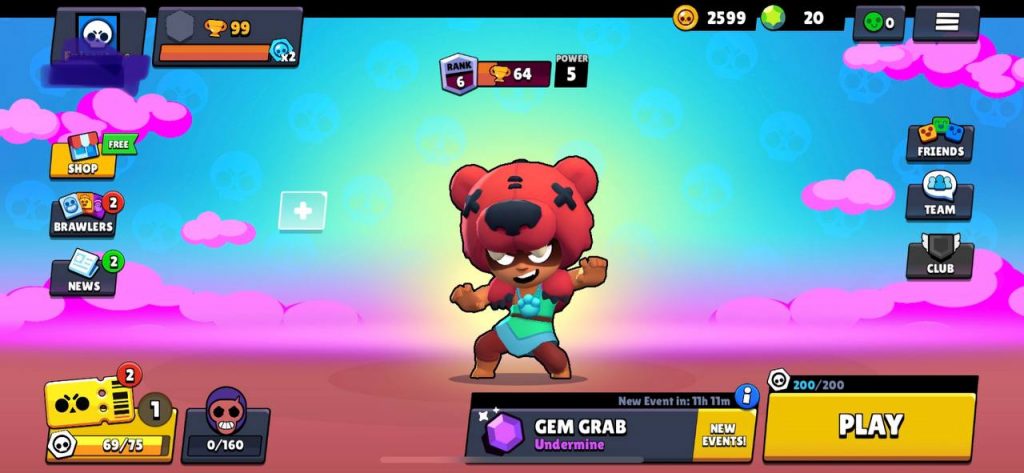The image size is (1024, 473).
Task: Open the green skull currency counter
Action: click(878, 22)
